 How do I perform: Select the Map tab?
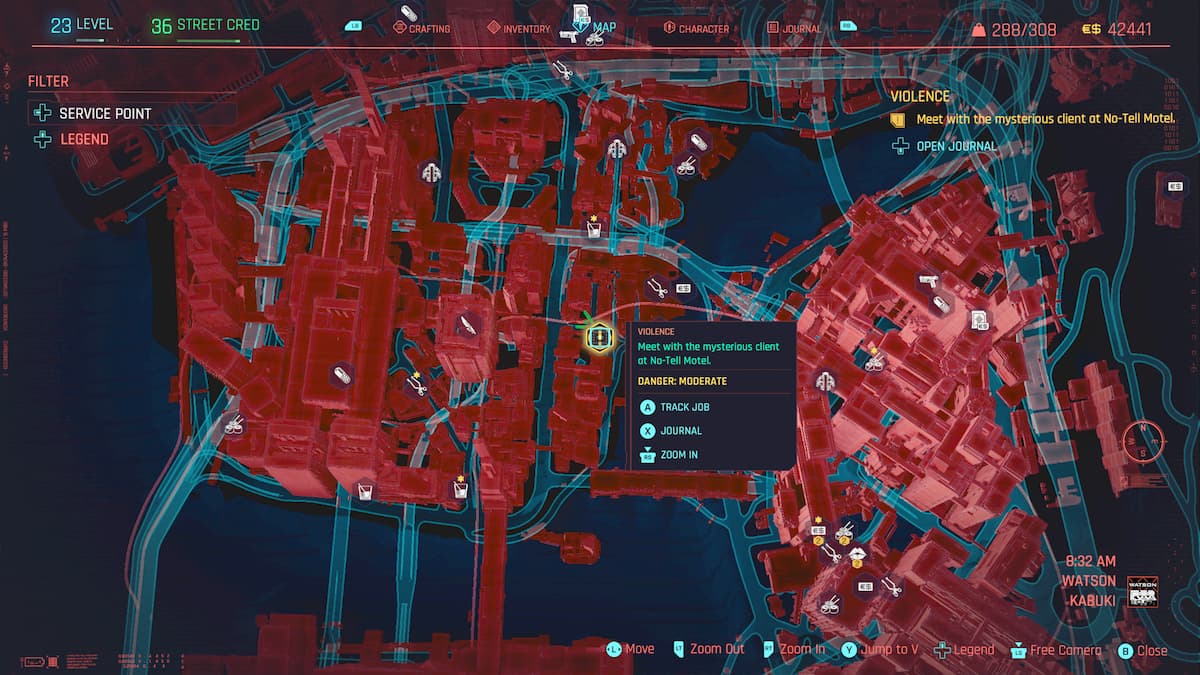(x=604, y=28)
